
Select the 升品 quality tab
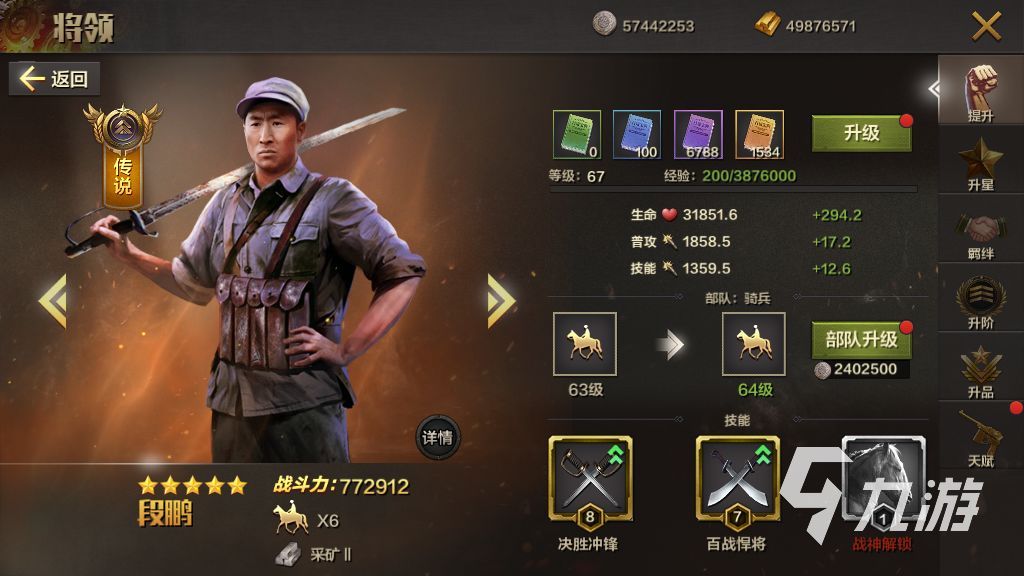click(981, 371)
